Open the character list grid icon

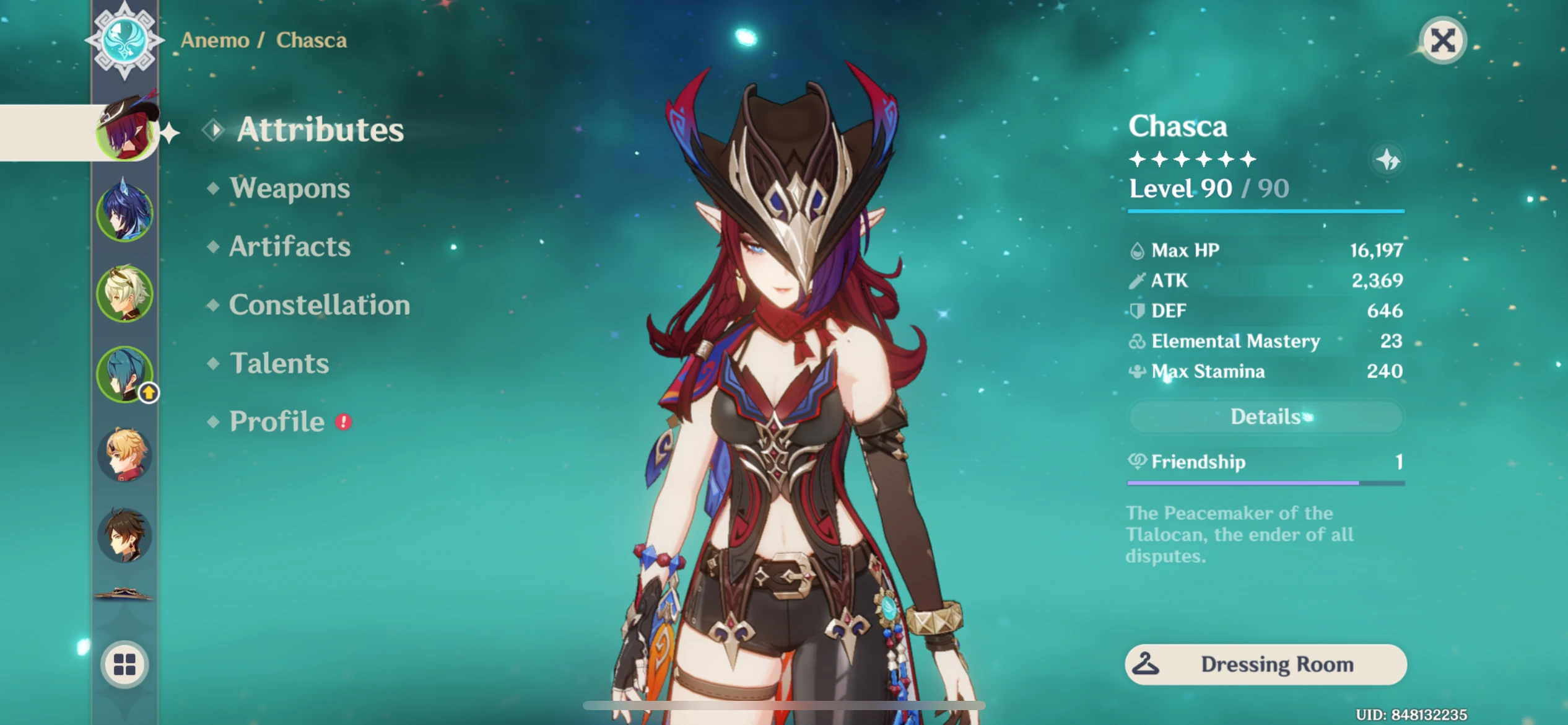click(126, 664)
